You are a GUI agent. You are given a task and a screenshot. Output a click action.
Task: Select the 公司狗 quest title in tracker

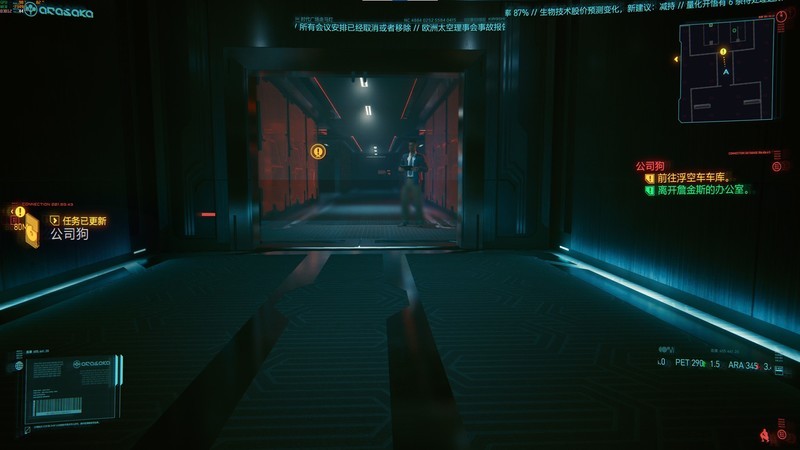[650, 166]
